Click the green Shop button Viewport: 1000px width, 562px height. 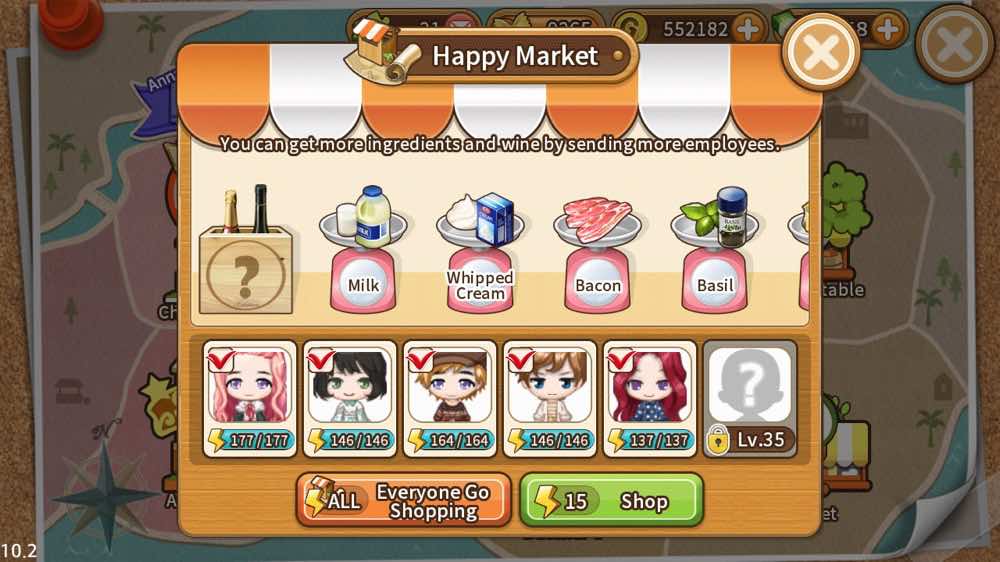point(611,500)
